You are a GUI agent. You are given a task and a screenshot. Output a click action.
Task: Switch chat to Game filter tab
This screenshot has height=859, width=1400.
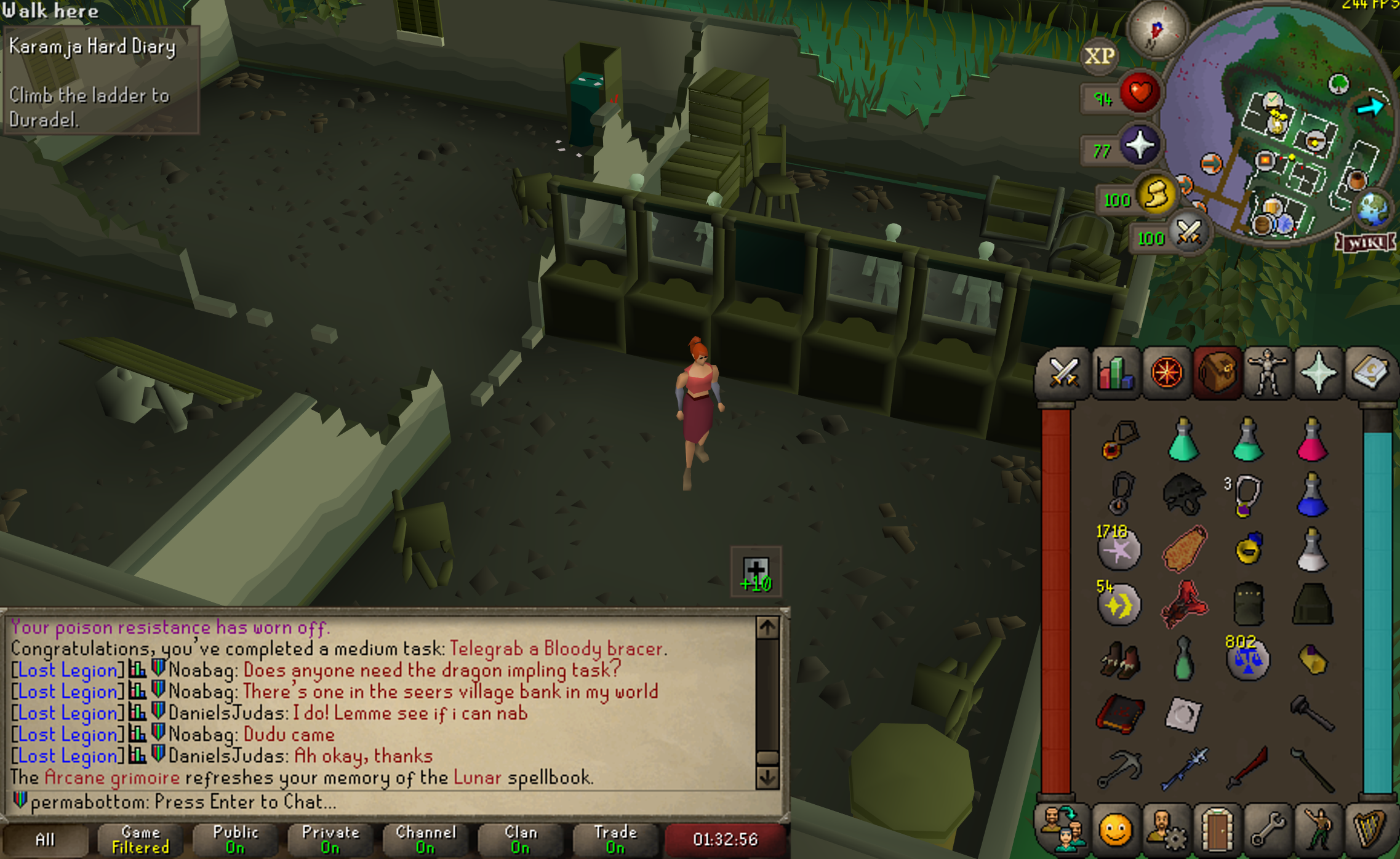click(141, 839)
